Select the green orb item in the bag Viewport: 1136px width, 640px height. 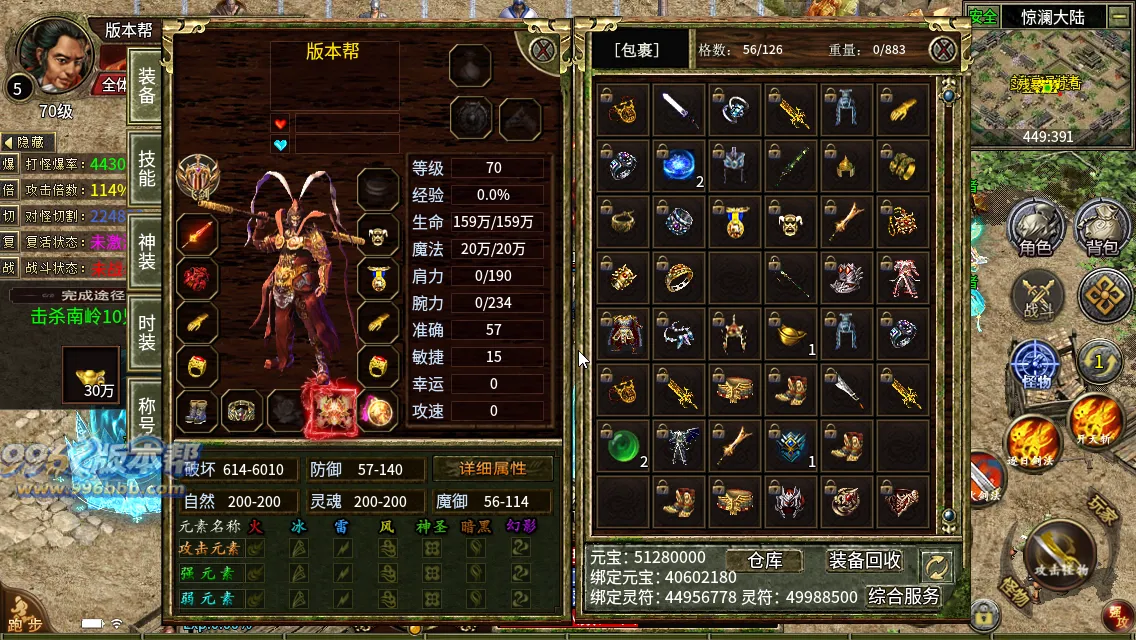(x=624, y=446)
